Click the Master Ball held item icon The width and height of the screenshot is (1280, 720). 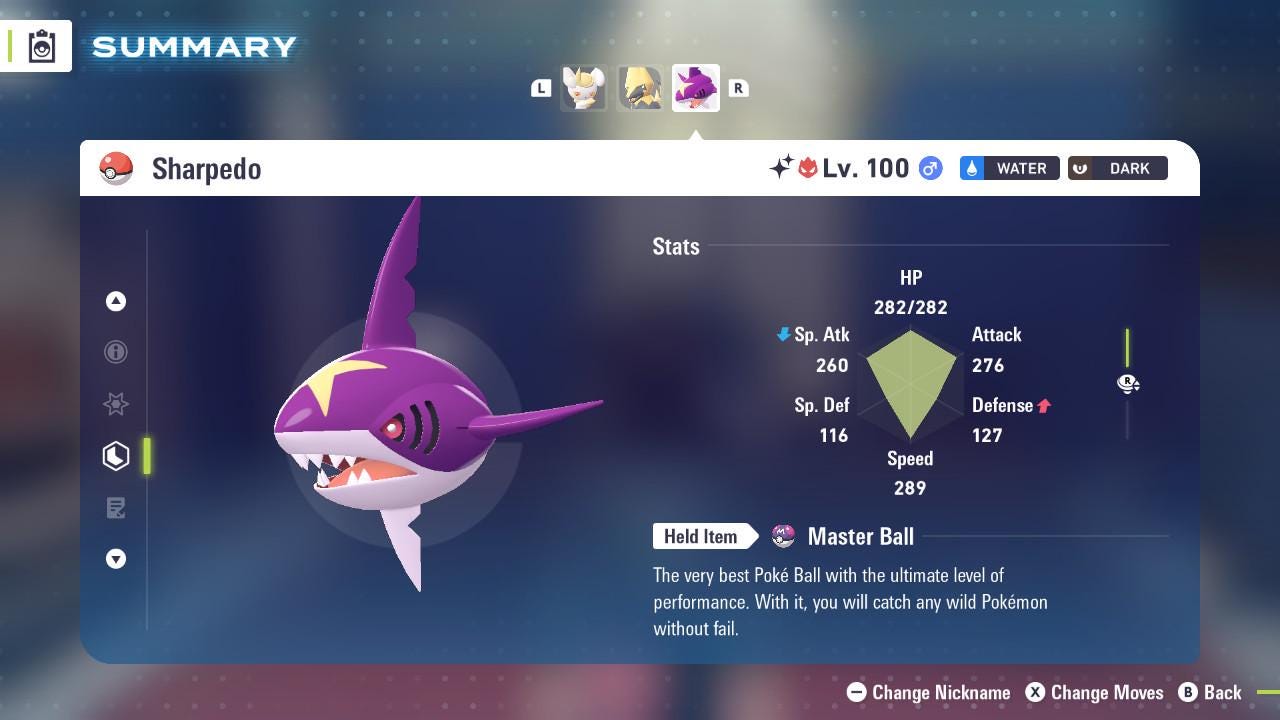point(783,537)
